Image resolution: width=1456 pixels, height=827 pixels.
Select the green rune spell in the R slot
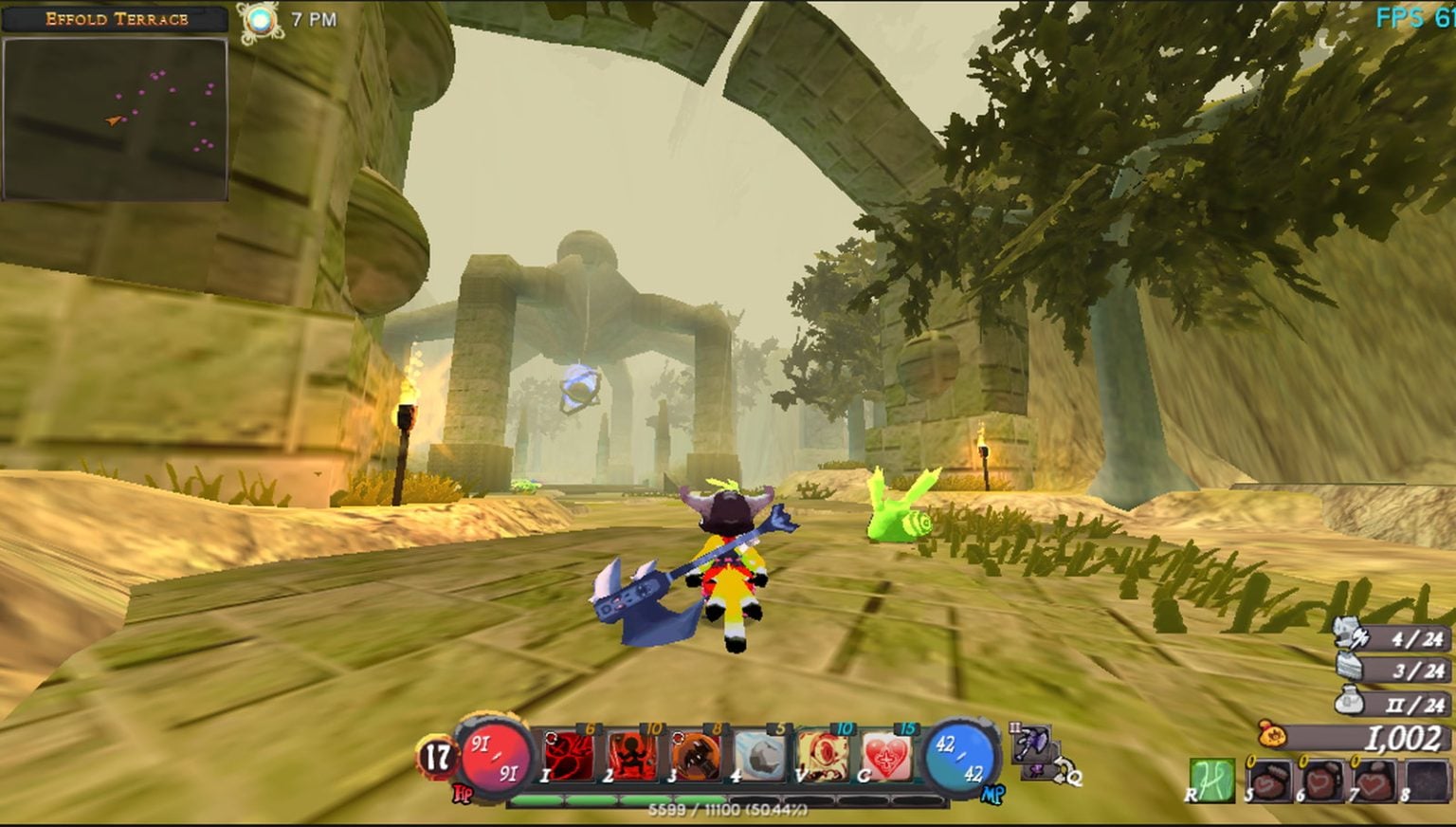point(1213,778)
